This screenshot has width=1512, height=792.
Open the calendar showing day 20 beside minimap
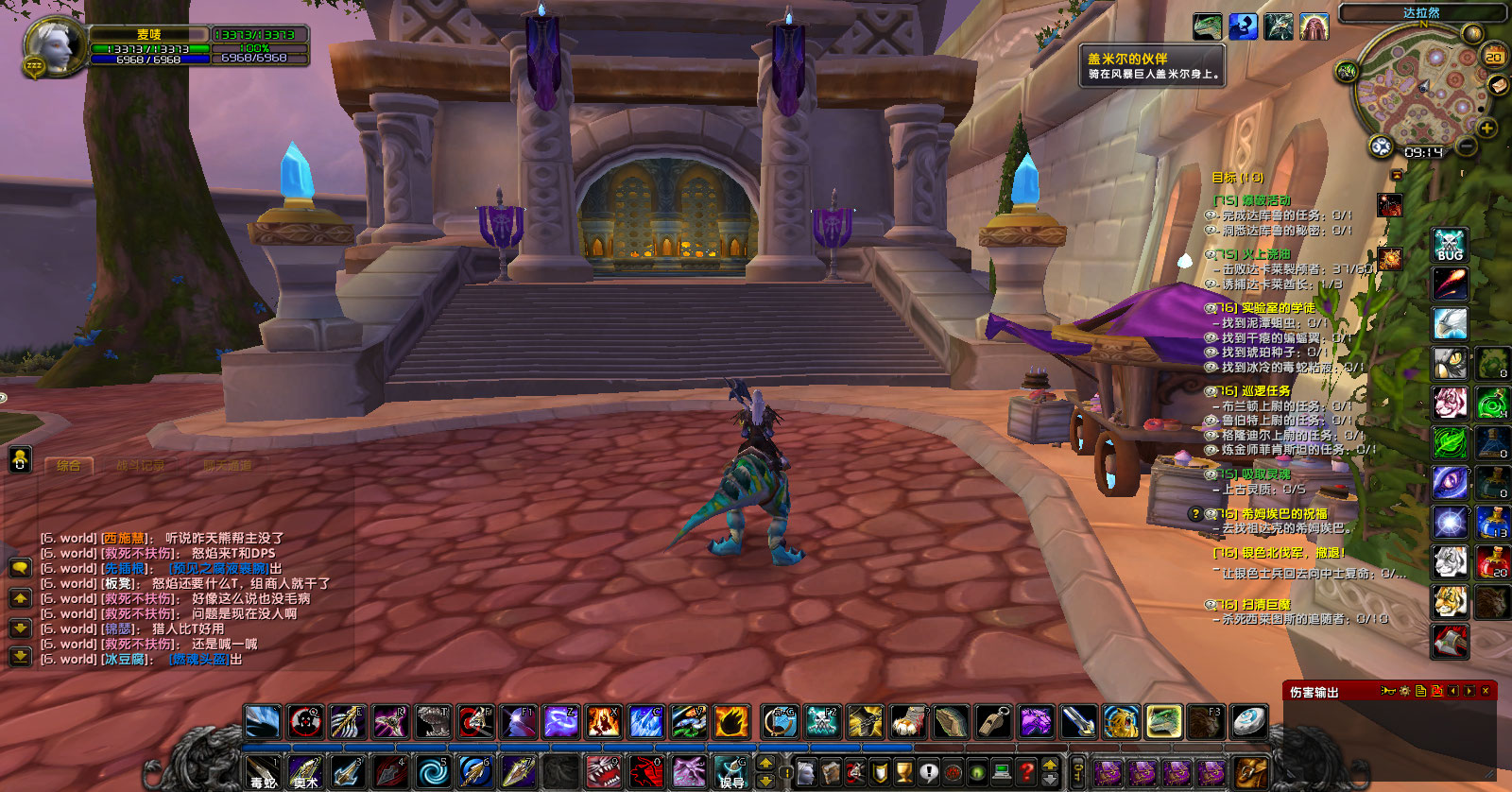pos(1494,57)
